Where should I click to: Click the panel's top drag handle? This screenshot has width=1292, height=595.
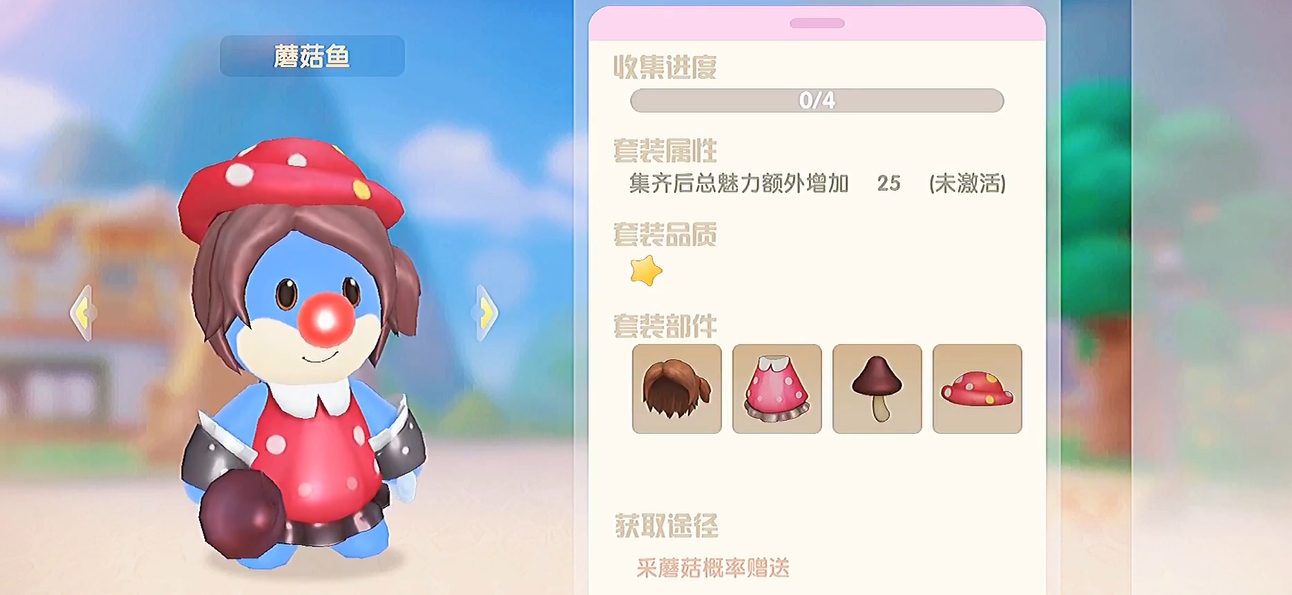tap(817, 23)
